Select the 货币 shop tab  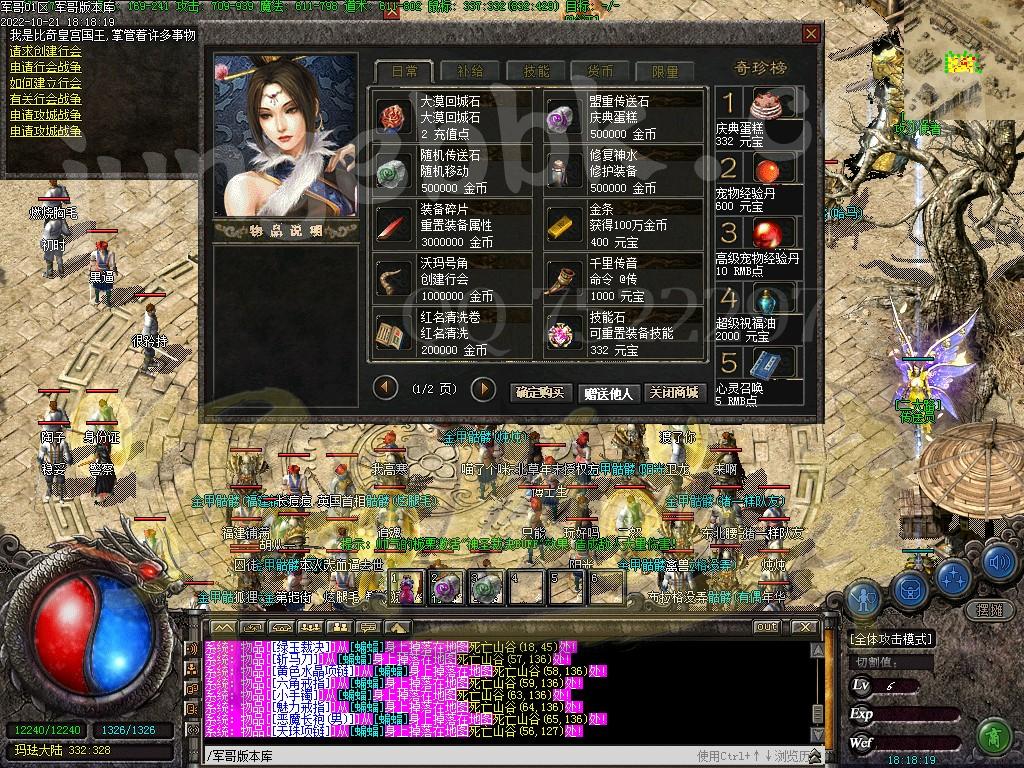coord(600,71)
